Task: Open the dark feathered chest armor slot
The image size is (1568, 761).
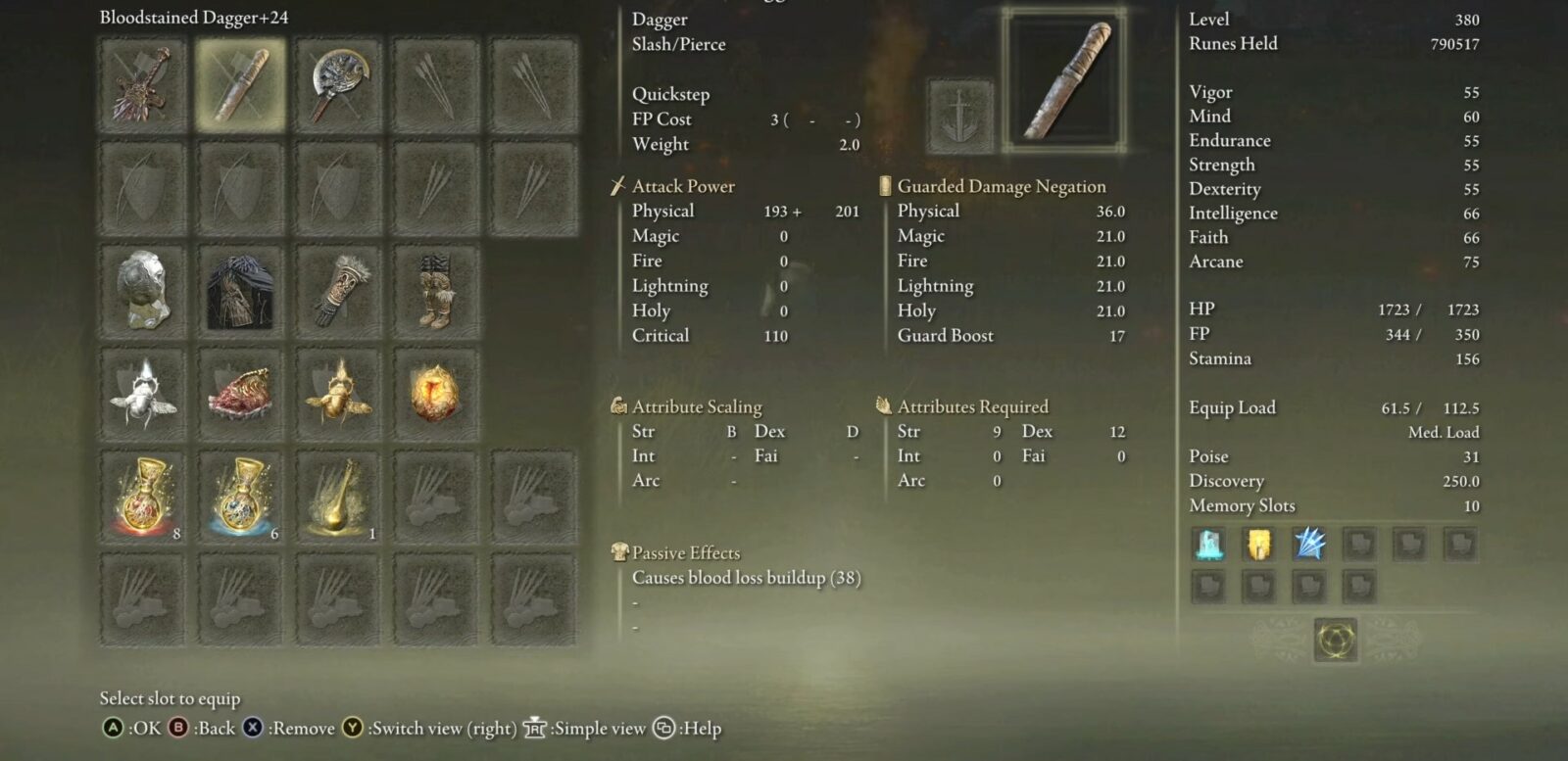Action: point(240,292)
